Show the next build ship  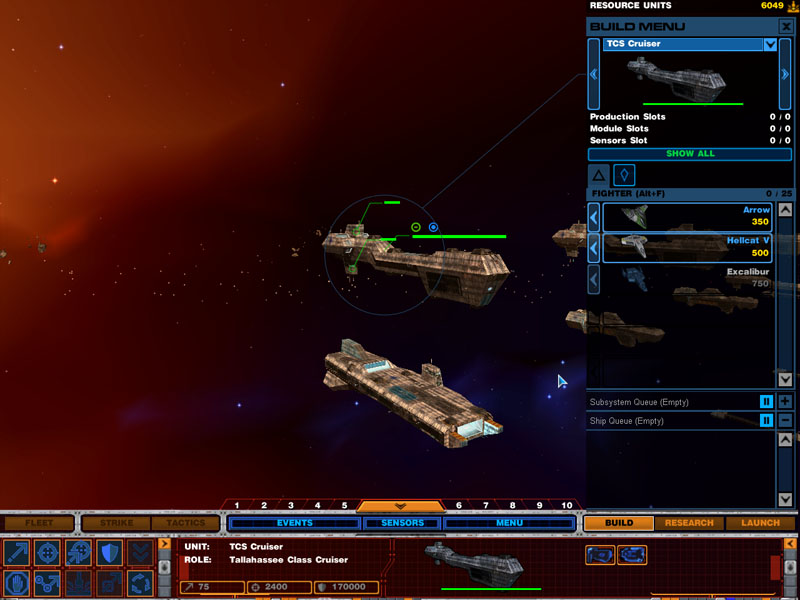tap(785, 74)
